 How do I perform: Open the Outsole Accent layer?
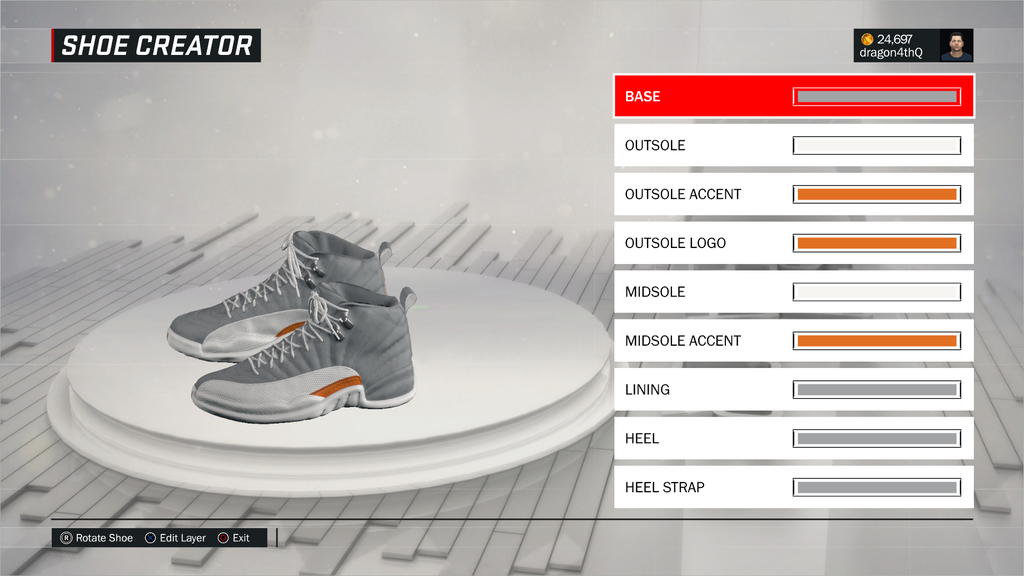(x=793, y=194)
